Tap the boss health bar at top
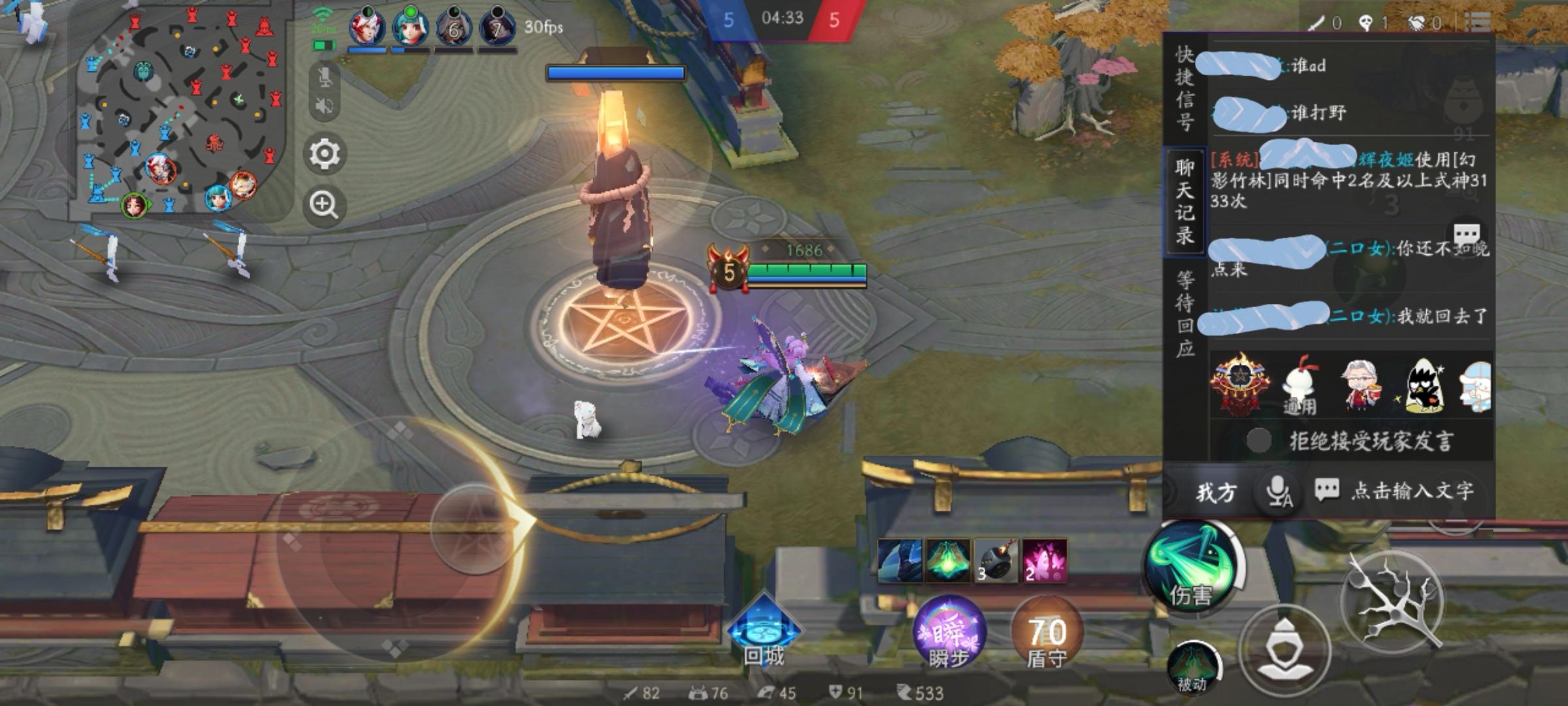The image size is (1568, 706). (617, 72)
